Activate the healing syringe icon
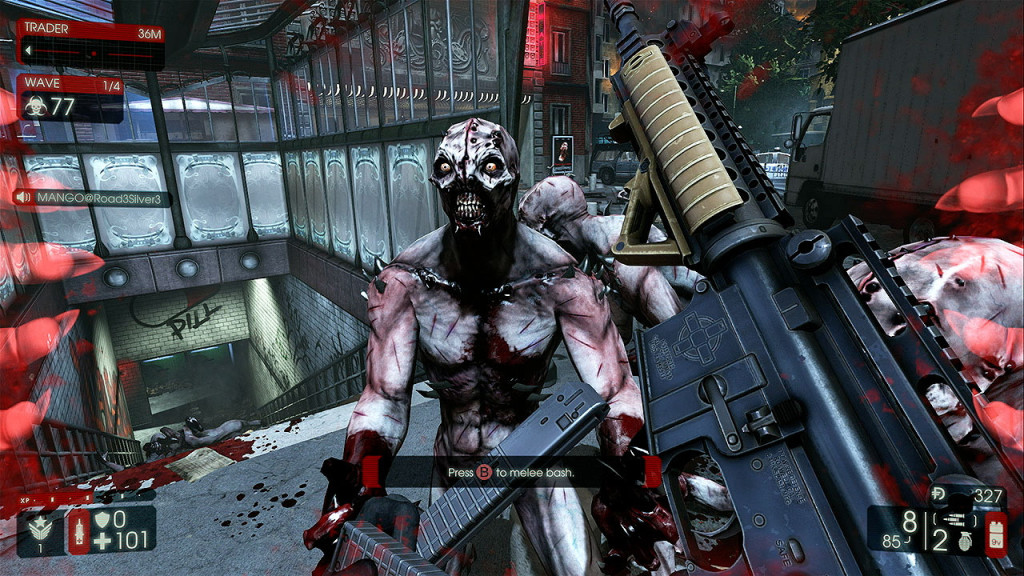The height and width of the screenshot is (576, 1024). click(x=78, y=531)
